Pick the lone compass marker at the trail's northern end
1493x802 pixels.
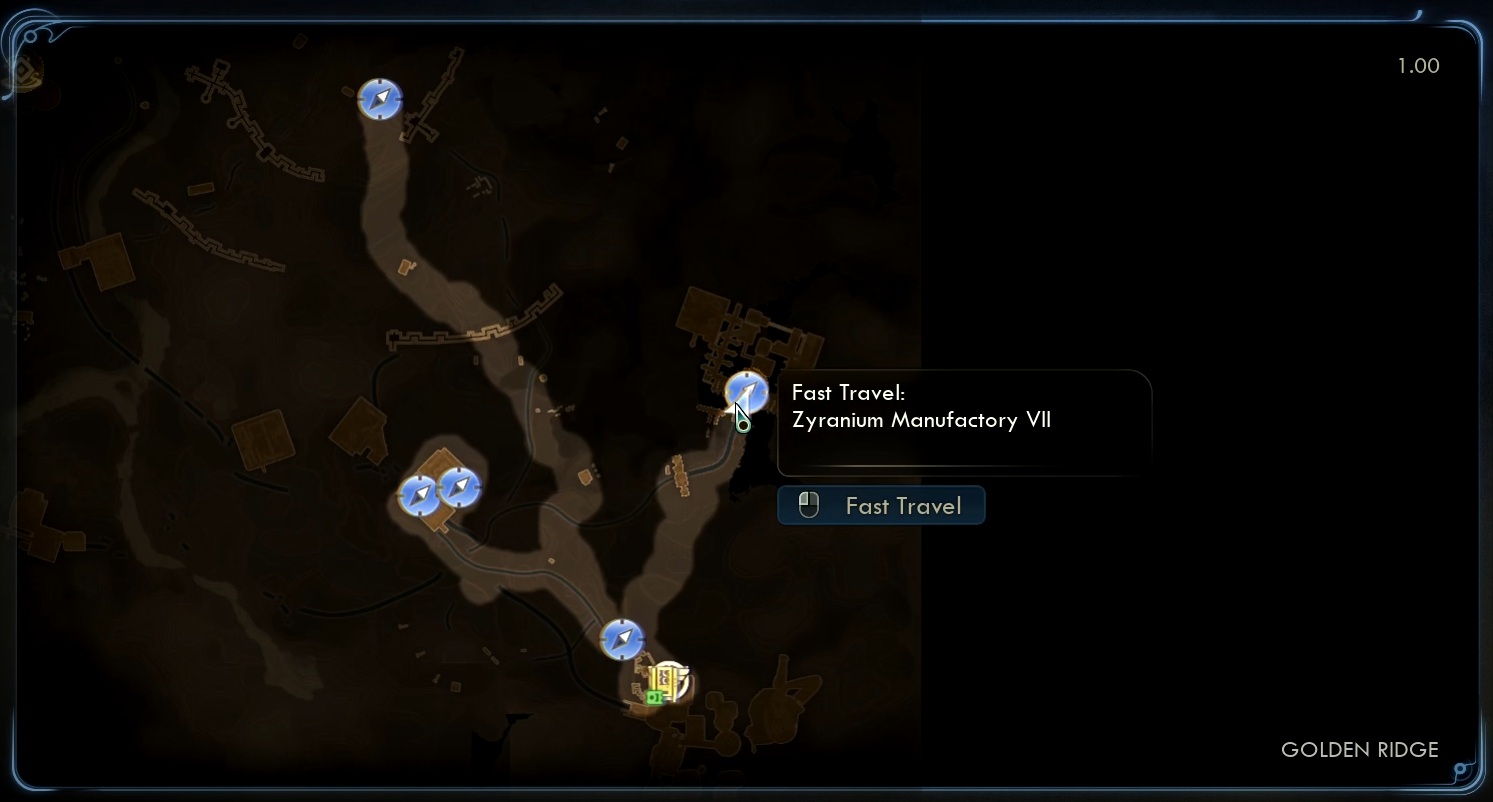click(x=380, y=99)
